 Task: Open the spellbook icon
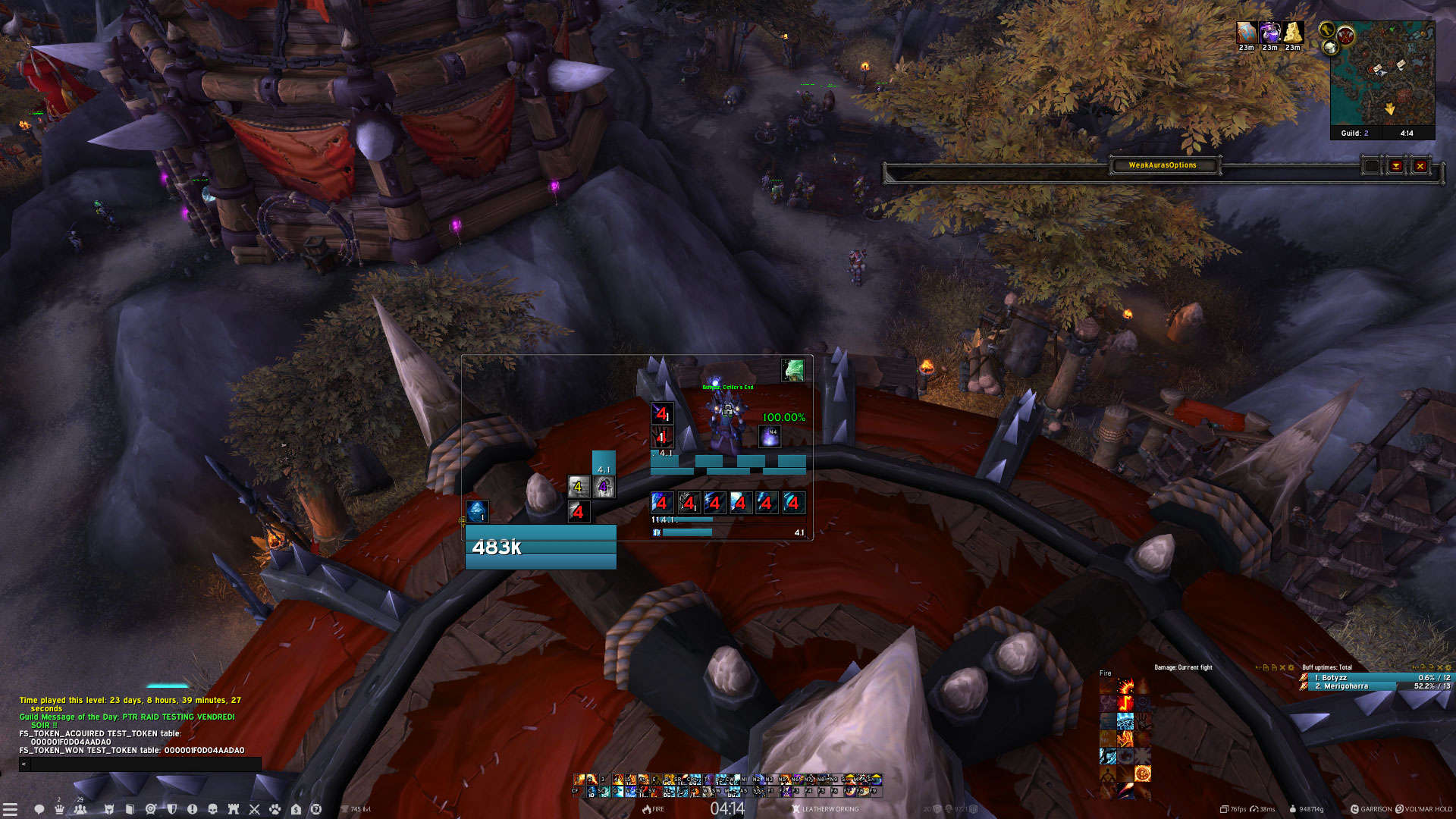pyautogui.click(x=130, y=809)
